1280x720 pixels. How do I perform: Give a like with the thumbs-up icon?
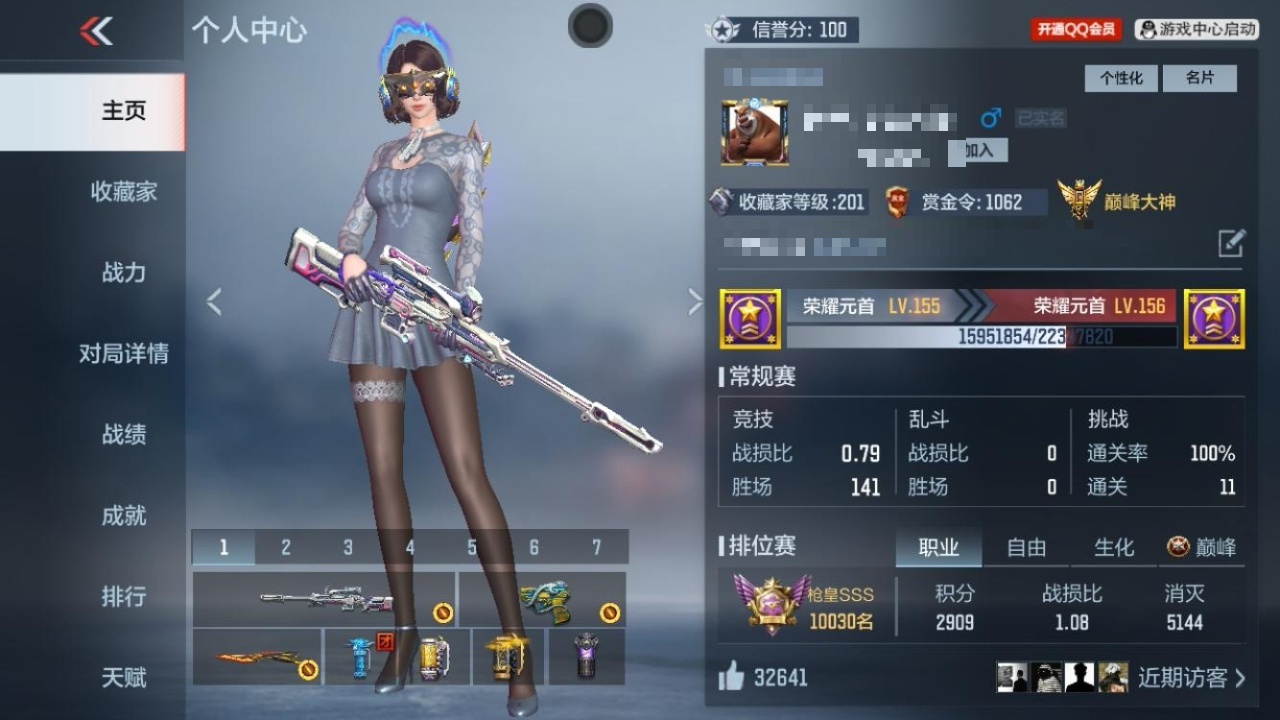click(732, 677)
